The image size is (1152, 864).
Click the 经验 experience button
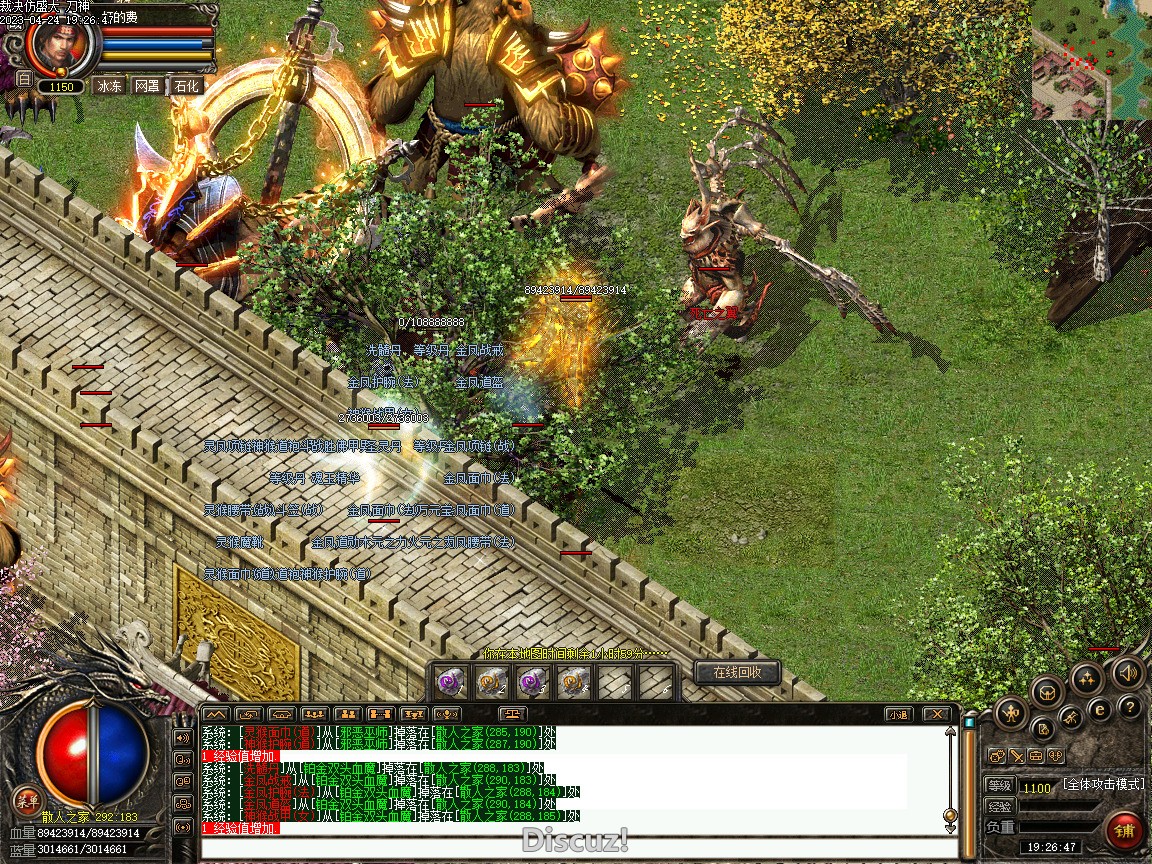point(999,806)
